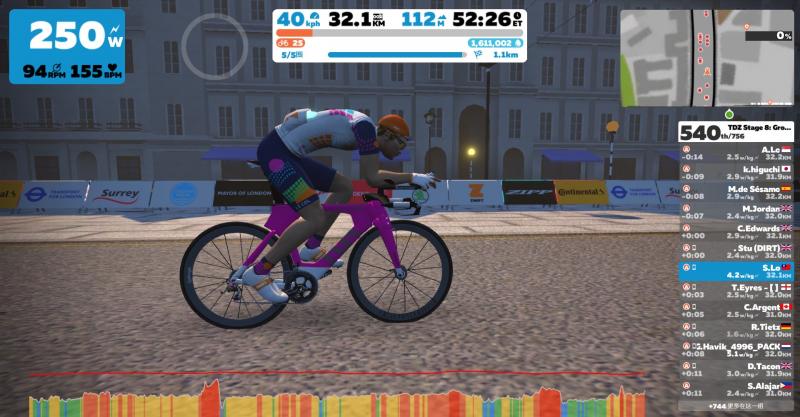
Task: Select C.Argent in the rider list
Action: pyautogui.click(x=736, y=309)
